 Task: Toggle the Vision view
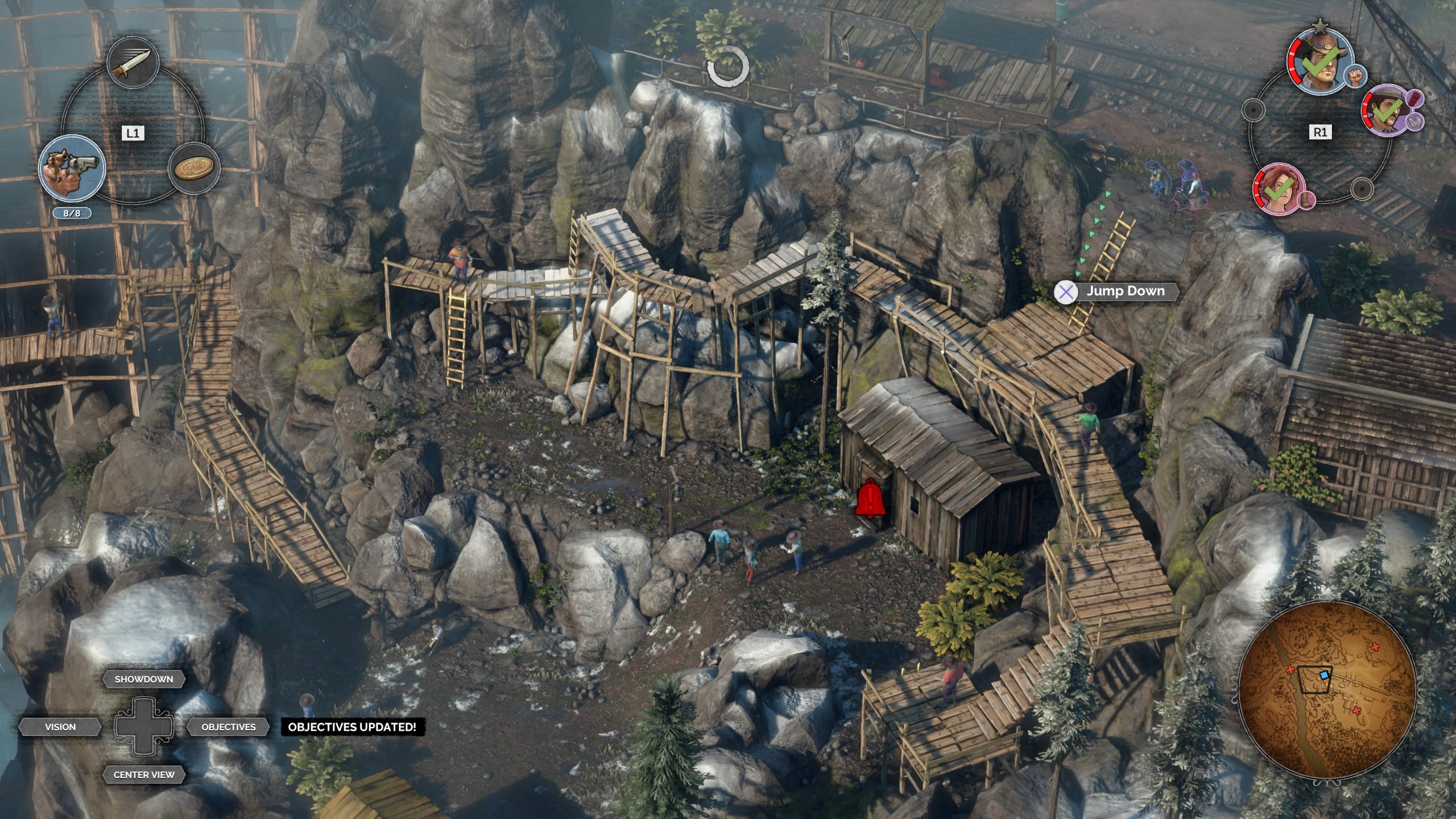click(x=60, y=727)
